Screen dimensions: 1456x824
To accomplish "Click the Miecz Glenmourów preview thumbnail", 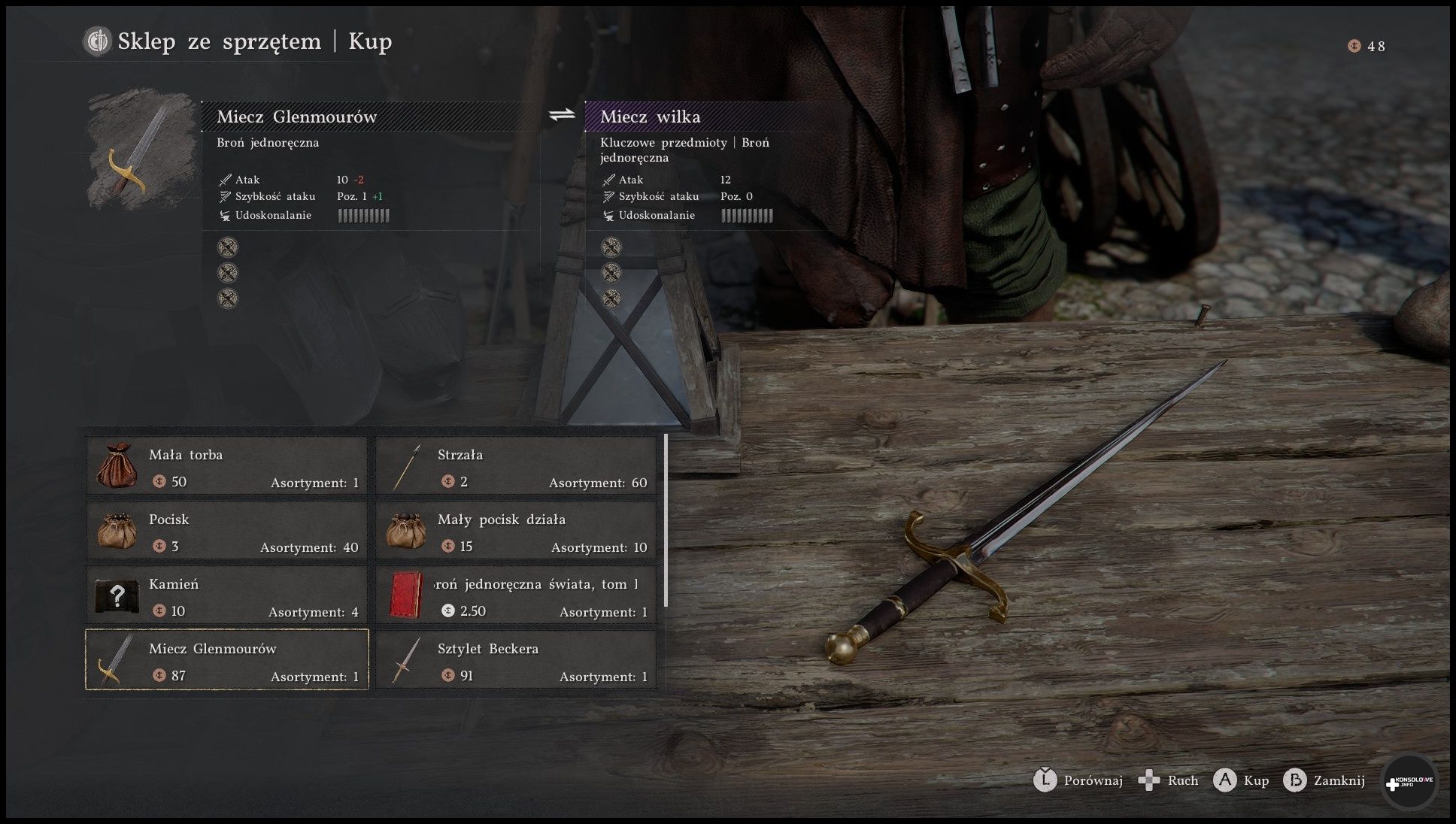I will pyautogui.click(x=141, y=150).
